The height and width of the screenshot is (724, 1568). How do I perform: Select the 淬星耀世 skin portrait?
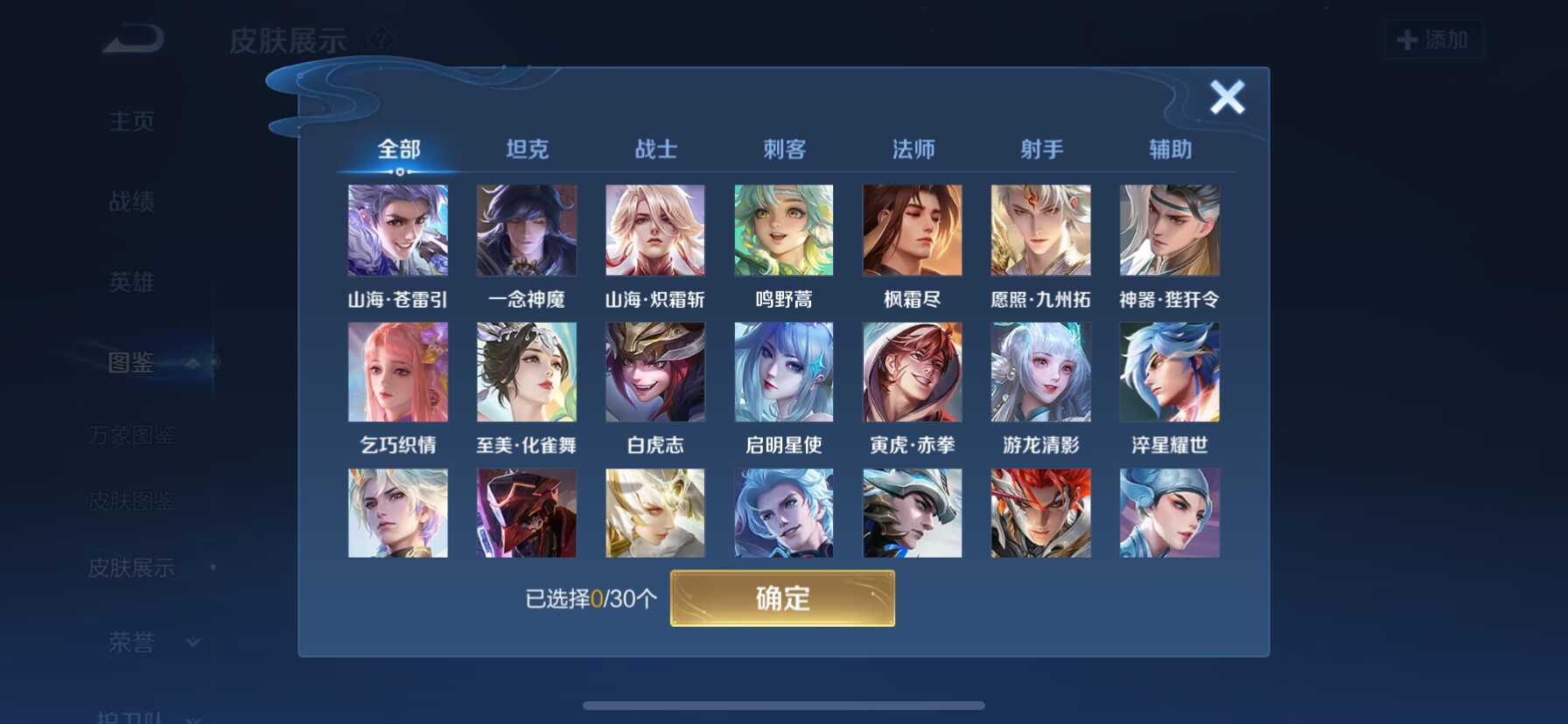1169,372
